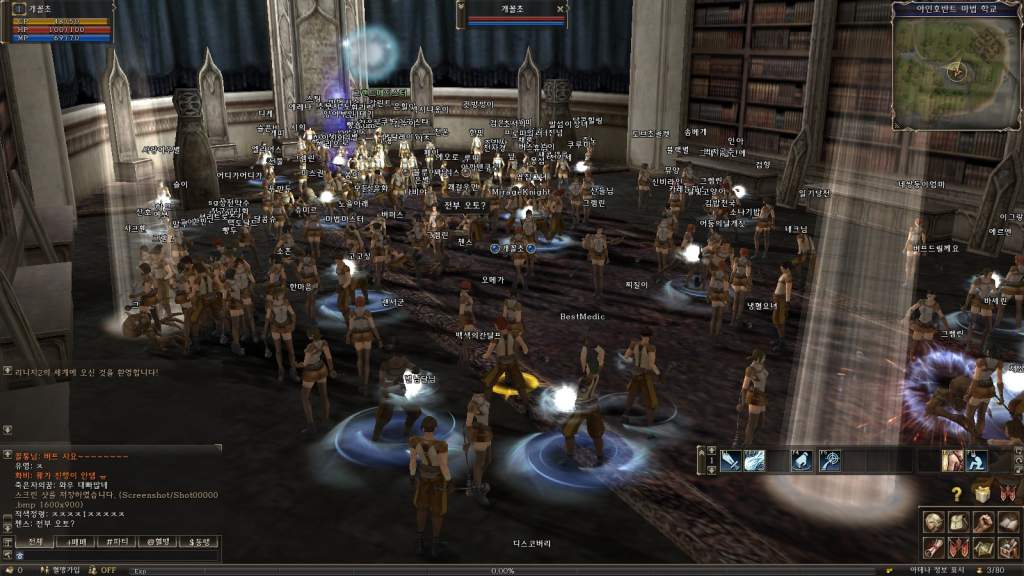Activate the target crosshair hotbar action
1024x576 pixels.
830,461
